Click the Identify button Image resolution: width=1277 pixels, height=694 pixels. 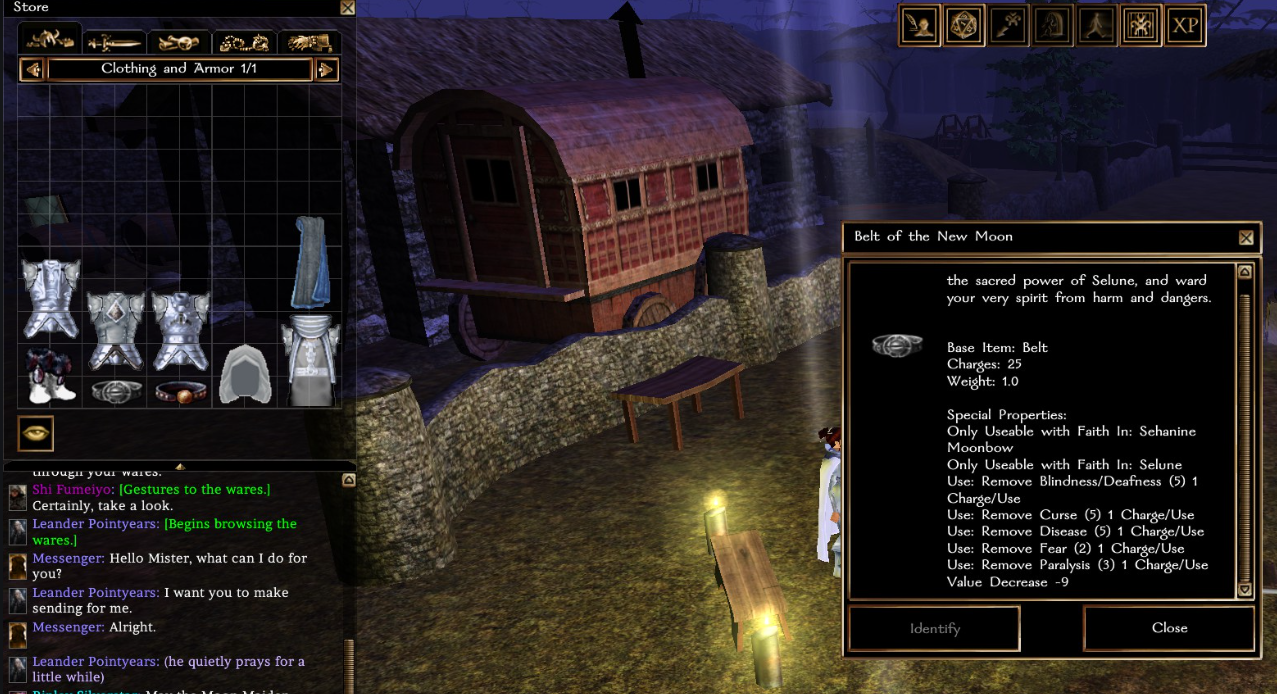tap(934, 628)
